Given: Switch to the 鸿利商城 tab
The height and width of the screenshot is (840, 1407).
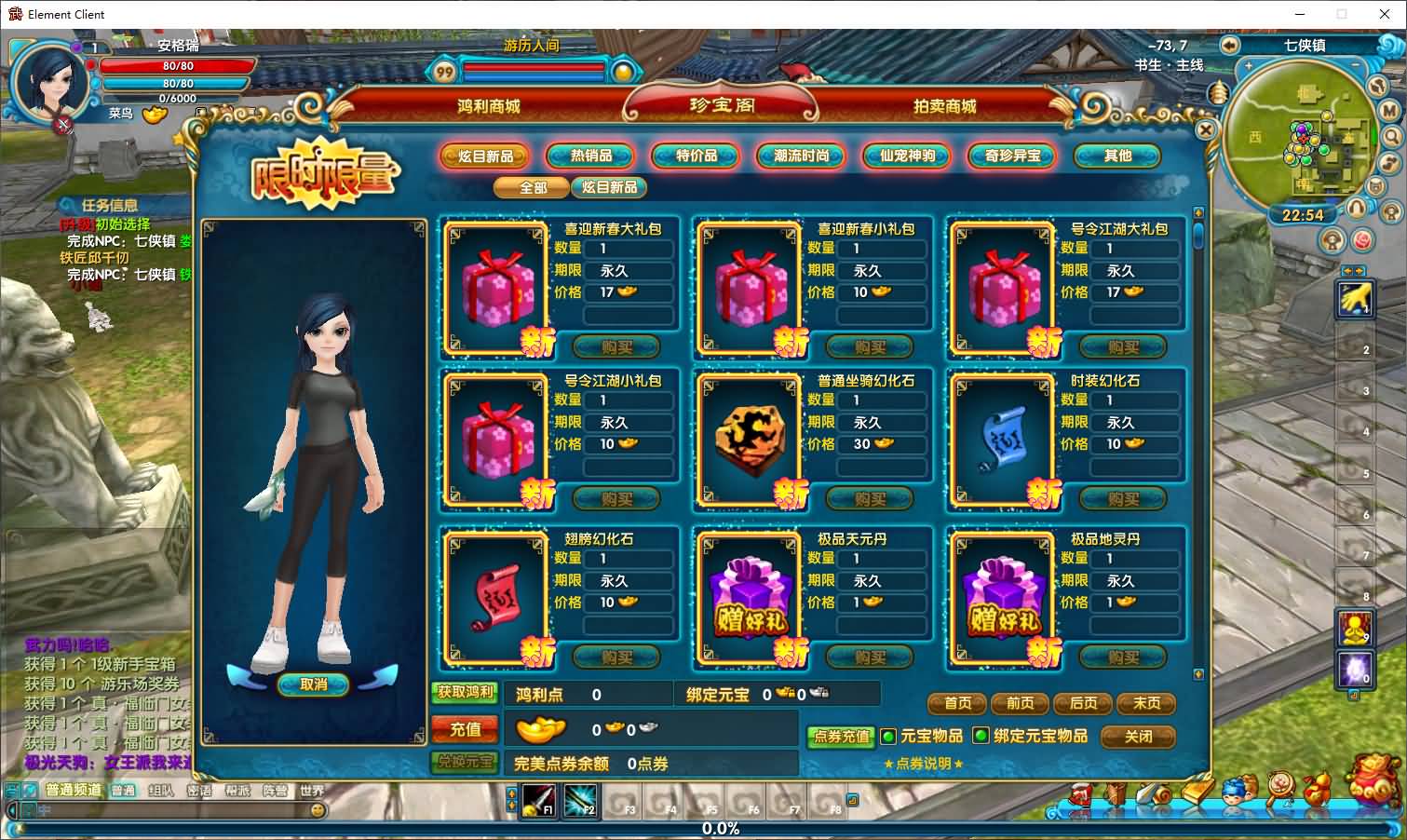Looking at the screenshot, I should [488, 106].
